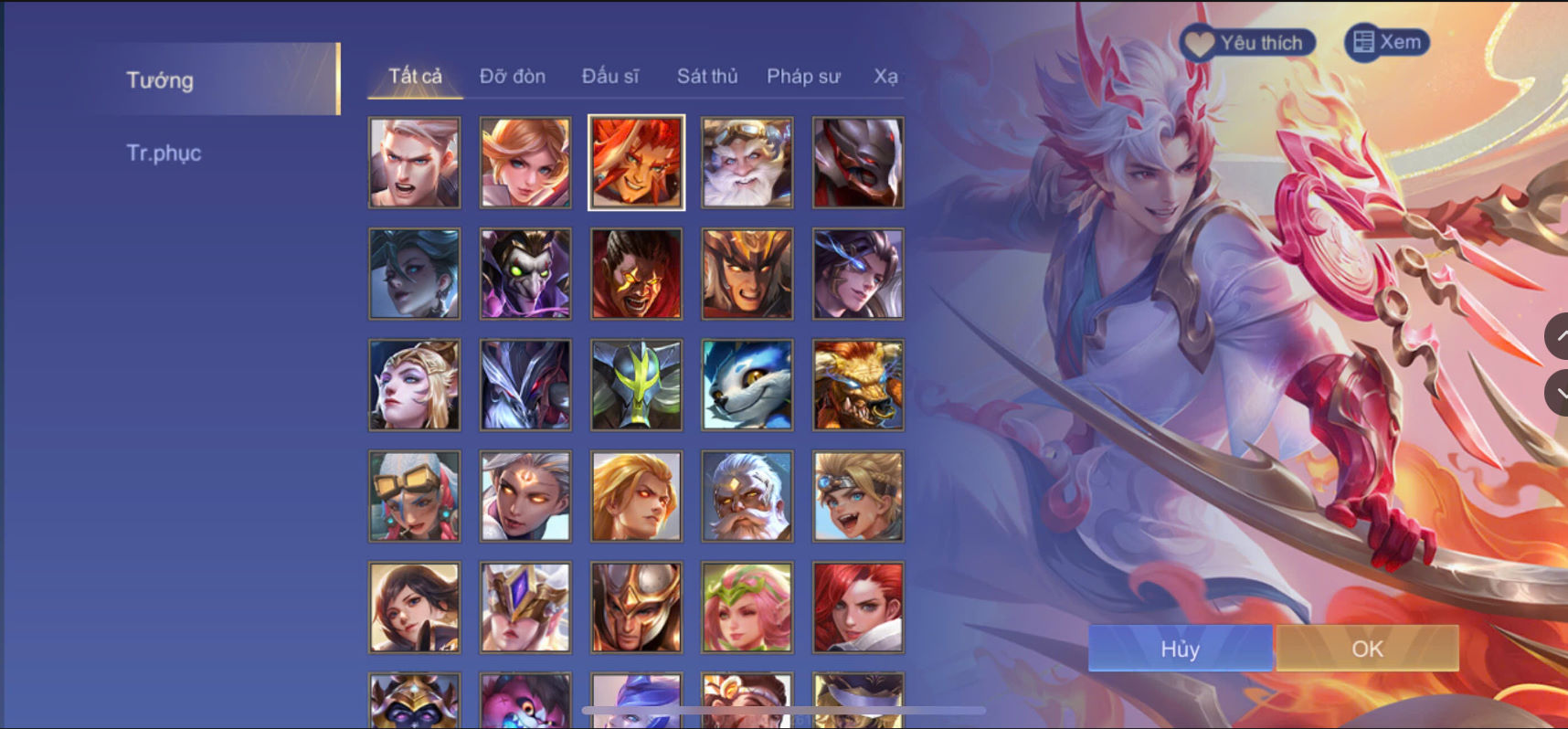Click Hủy to cancel the selection

click(x=1180, y=649)
